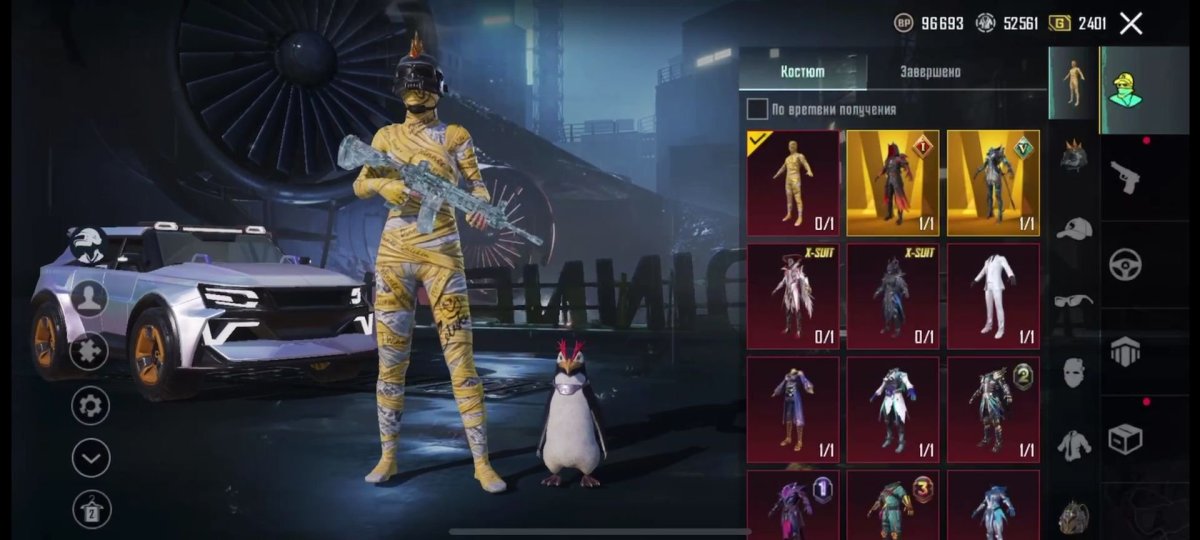The width and height of the screenshot is (1200, 540).
Task: Select the red-caped outfit with badge I
Action: 893,182
